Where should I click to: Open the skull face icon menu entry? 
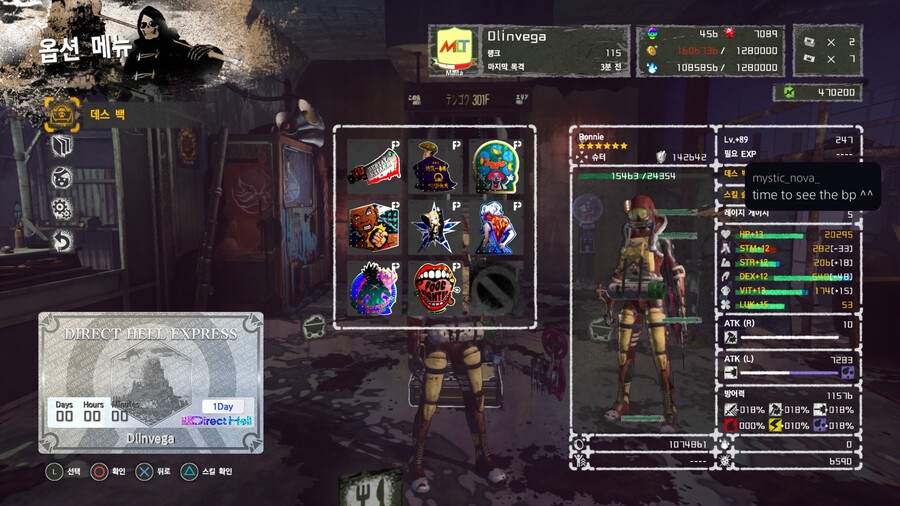62,177
